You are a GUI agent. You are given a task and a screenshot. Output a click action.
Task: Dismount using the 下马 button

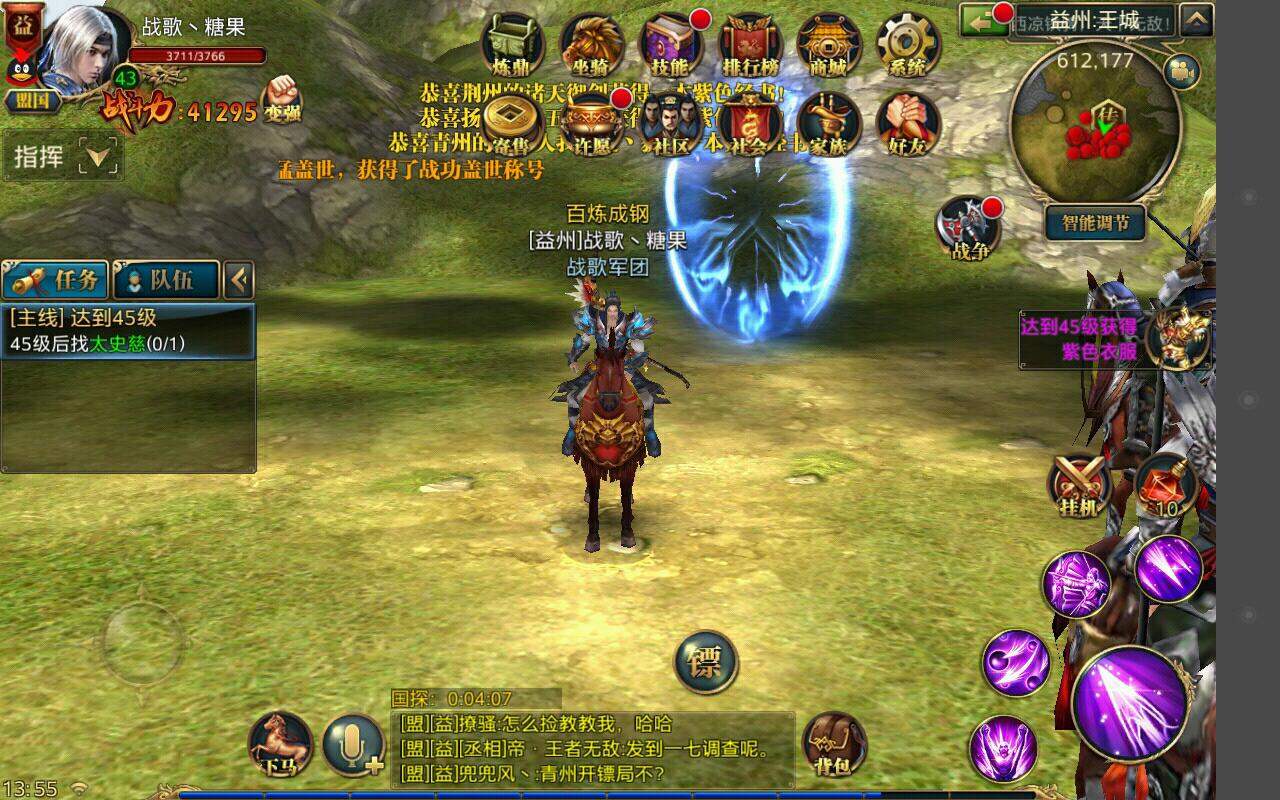pos(279,745)
